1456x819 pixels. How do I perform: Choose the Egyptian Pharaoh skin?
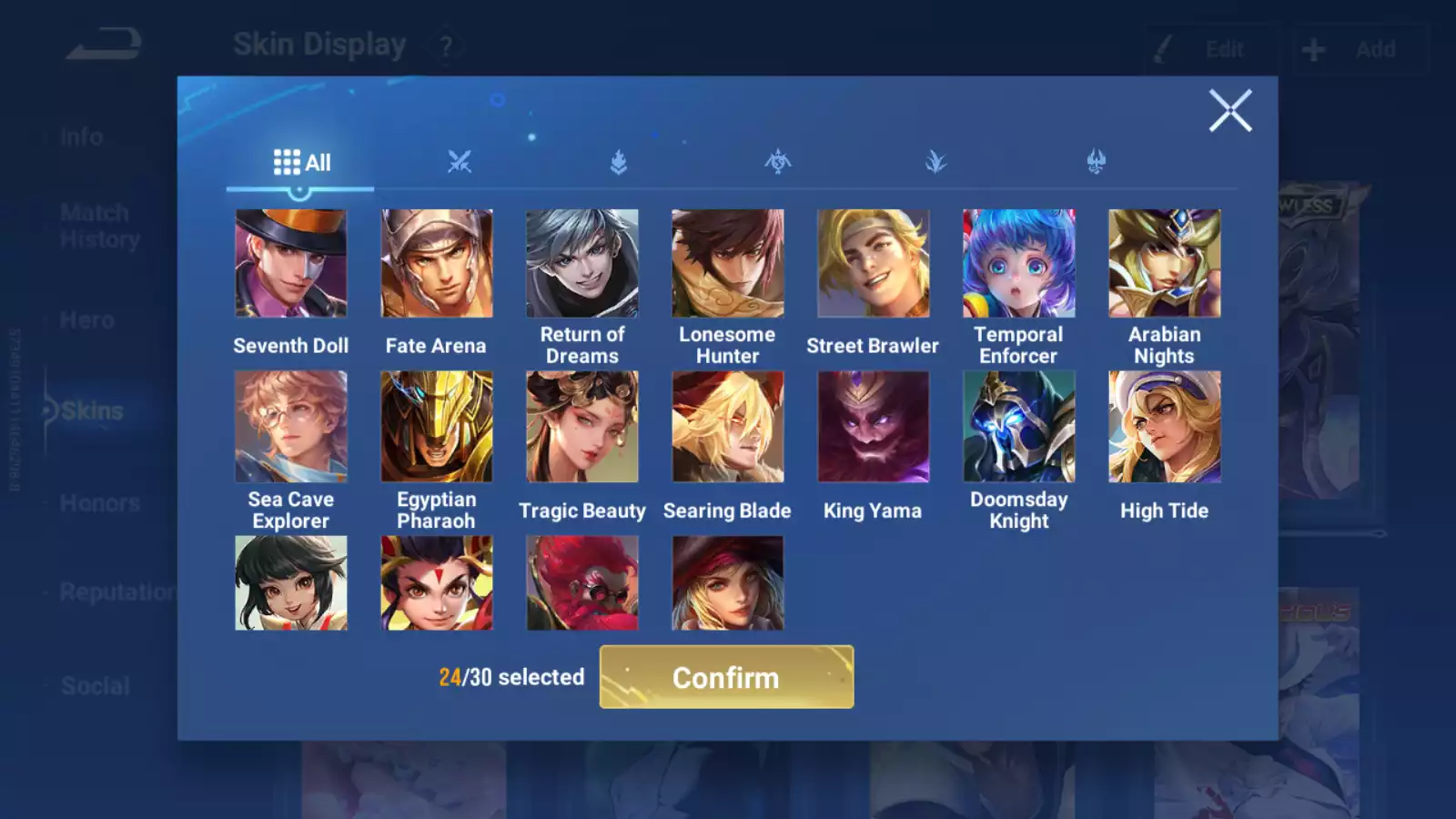[x=437, y=426]
